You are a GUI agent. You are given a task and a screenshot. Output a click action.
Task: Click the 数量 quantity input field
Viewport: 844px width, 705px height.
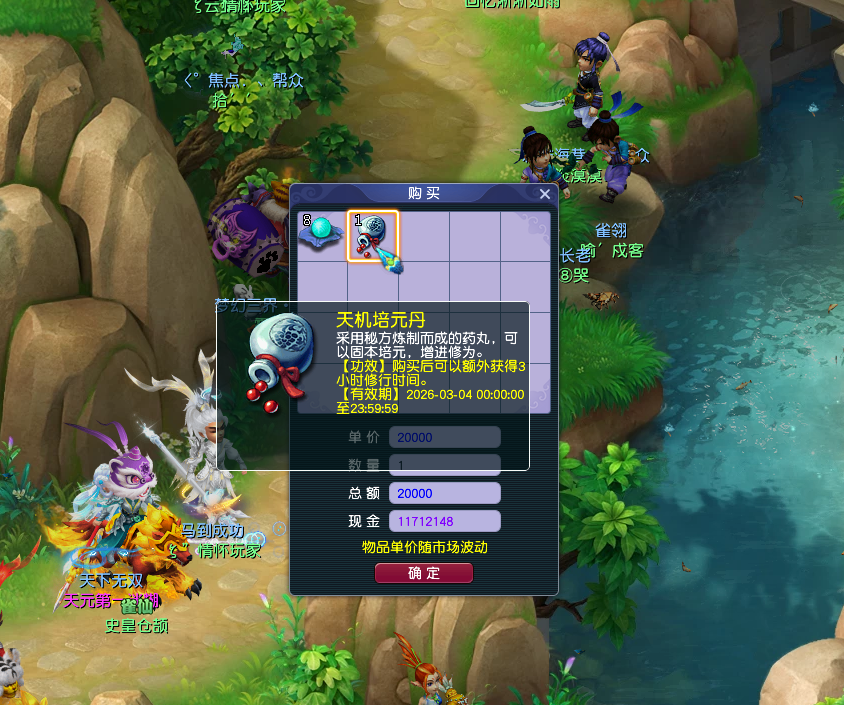tap(444, 465)
